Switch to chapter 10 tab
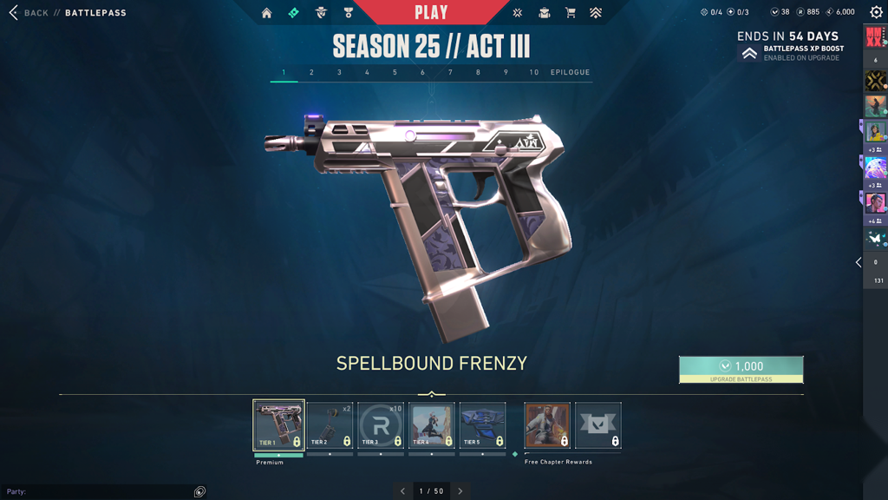Screen dimensions: 888x500 (x=534, y=73)
